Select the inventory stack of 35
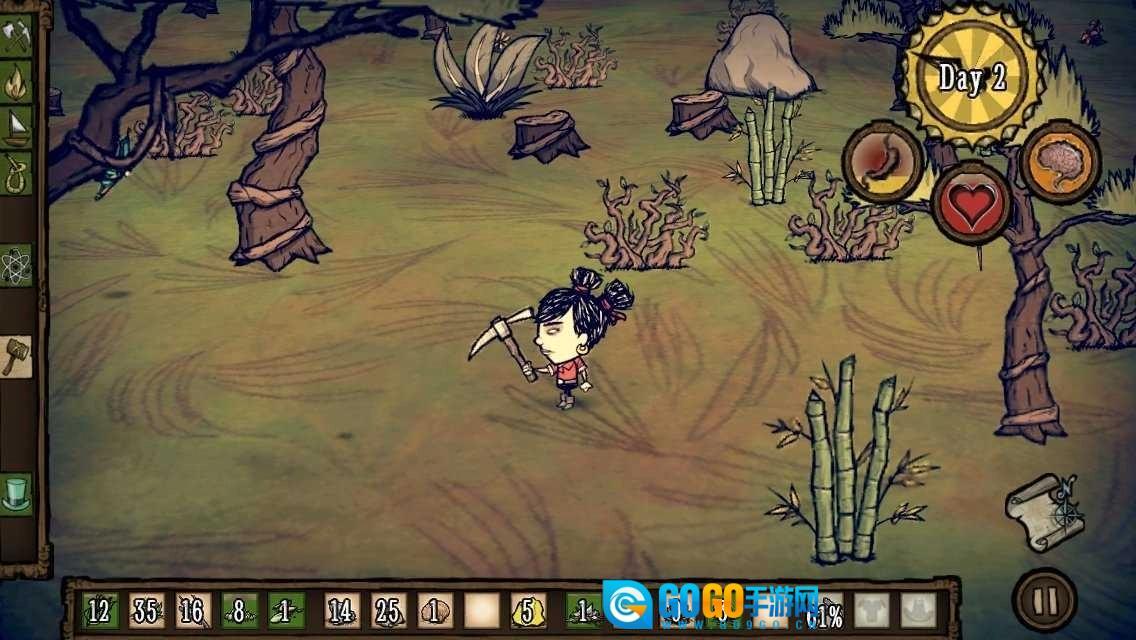This screenshot has width=1136, height=640. tap(146, 609)
